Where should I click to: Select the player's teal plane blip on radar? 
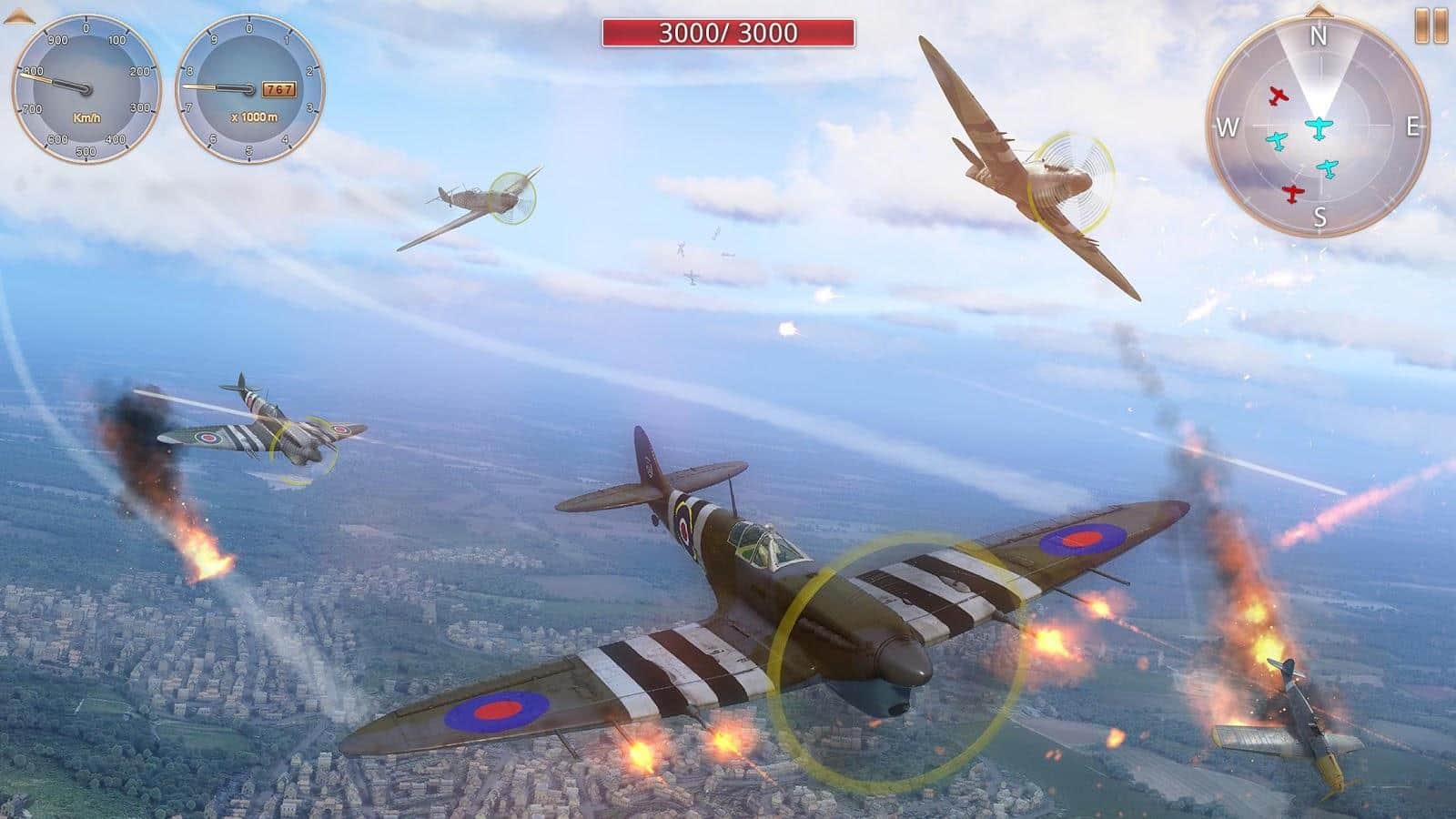1319,128
